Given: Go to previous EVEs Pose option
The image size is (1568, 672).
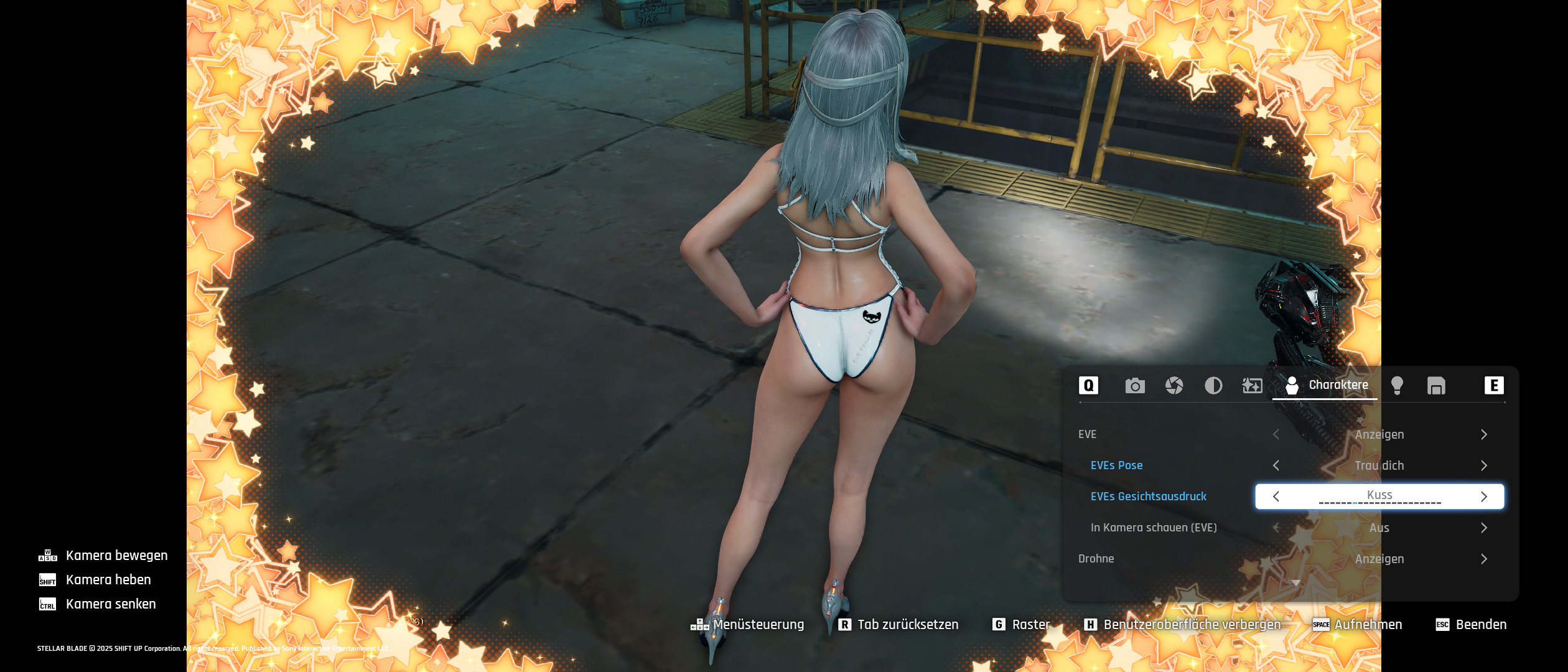Looking at the screenshot, I should [x=1276, y=465].
